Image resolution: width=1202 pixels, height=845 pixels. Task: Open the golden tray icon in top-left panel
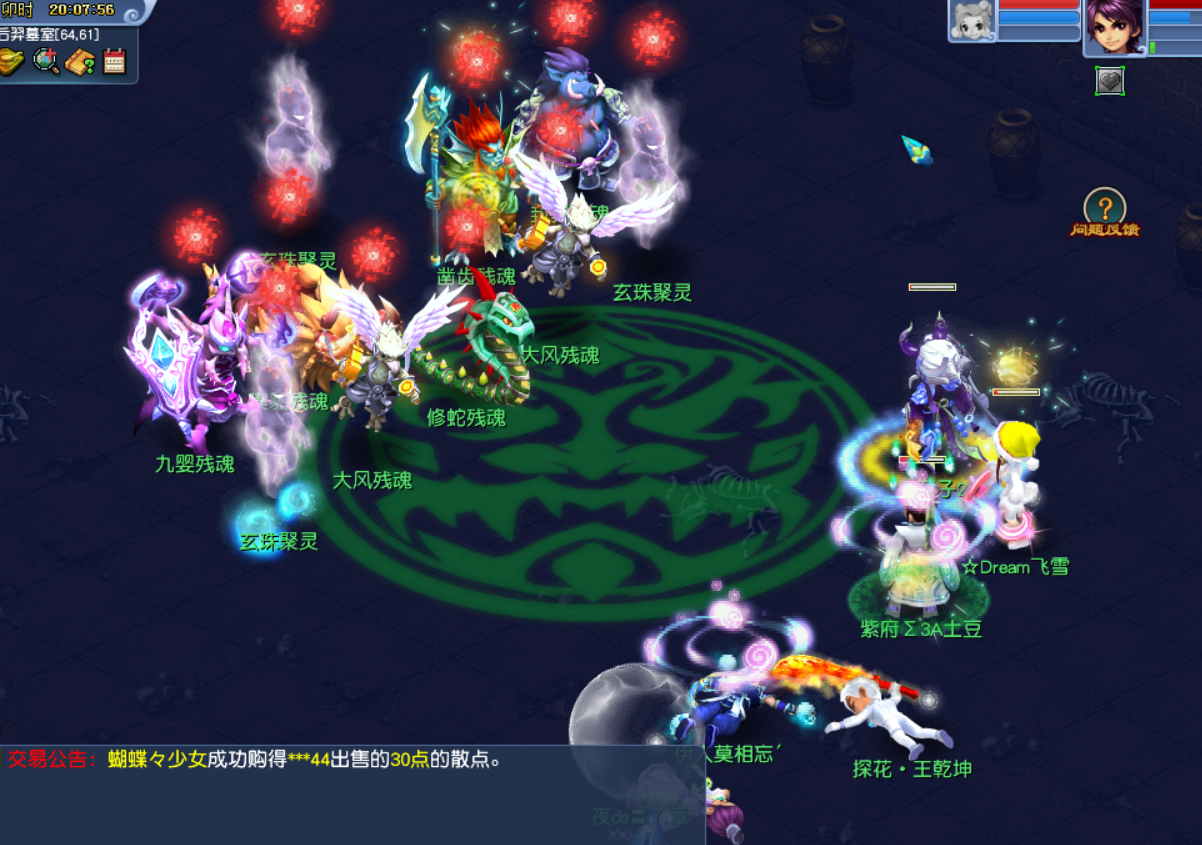pos(13,62)
